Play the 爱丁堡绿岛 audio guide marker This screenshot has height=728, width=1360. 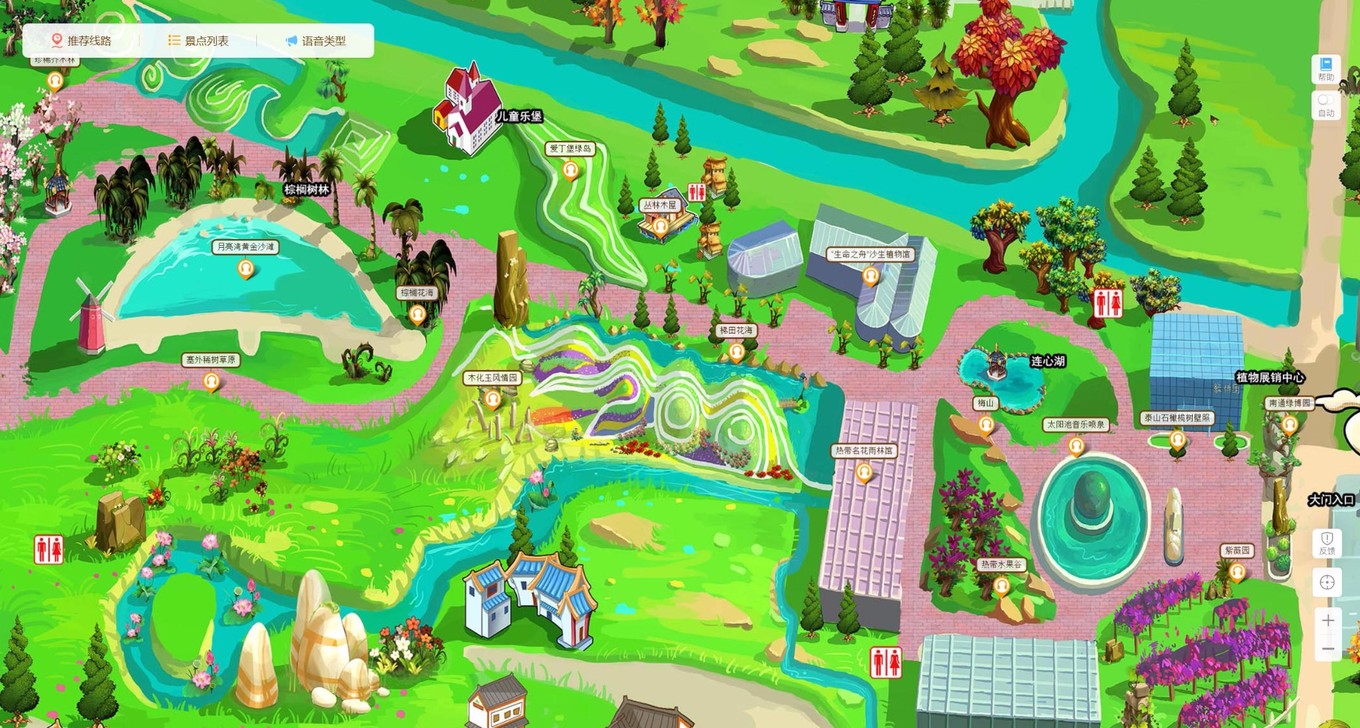pyautogui.click(x=571, y=170)
